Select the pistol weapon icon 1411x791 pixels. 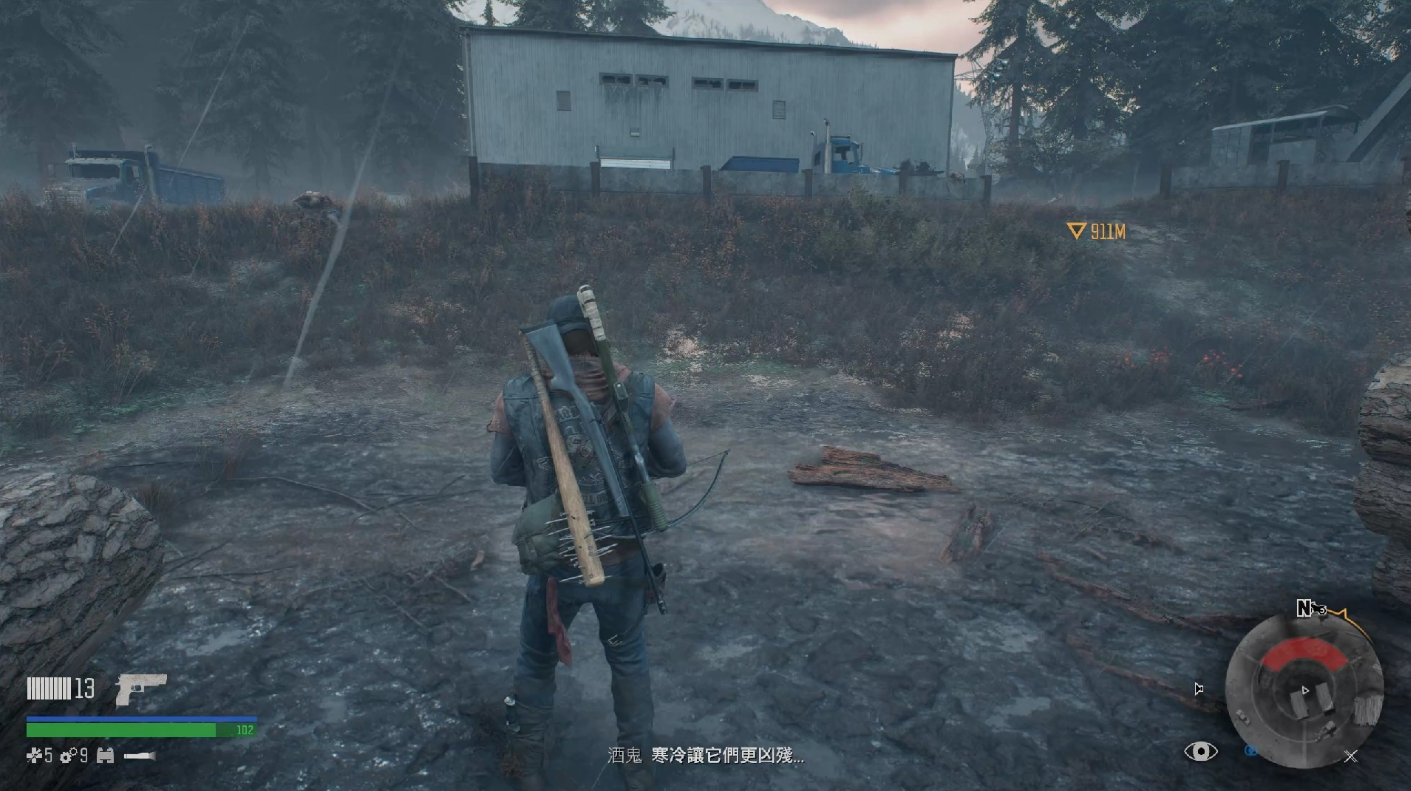click(x=140, y=688)
